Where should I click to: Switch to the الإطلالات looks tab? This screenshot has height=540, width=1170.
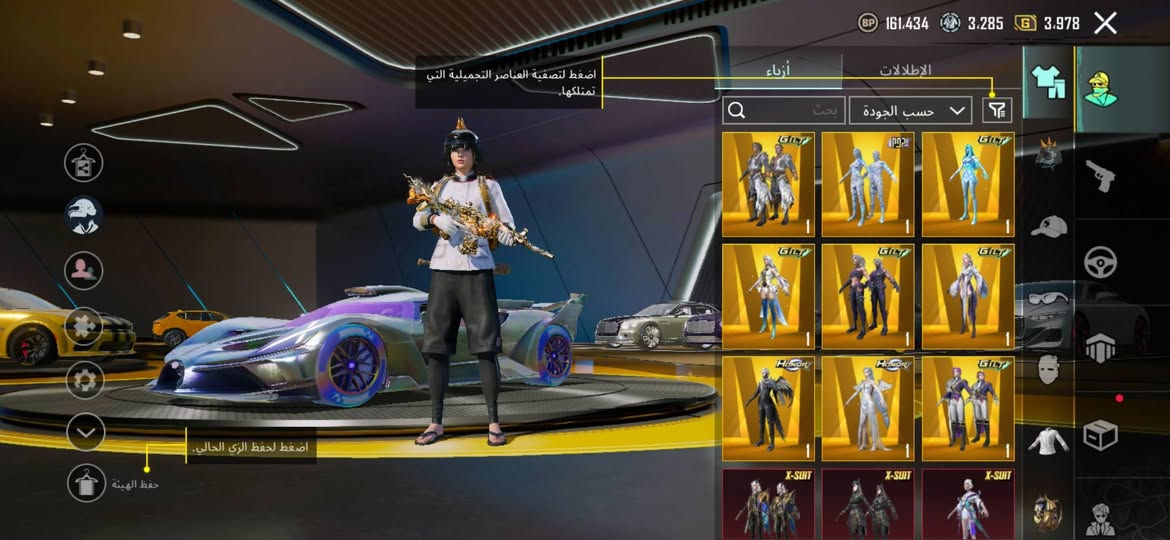tap(905, 70)
